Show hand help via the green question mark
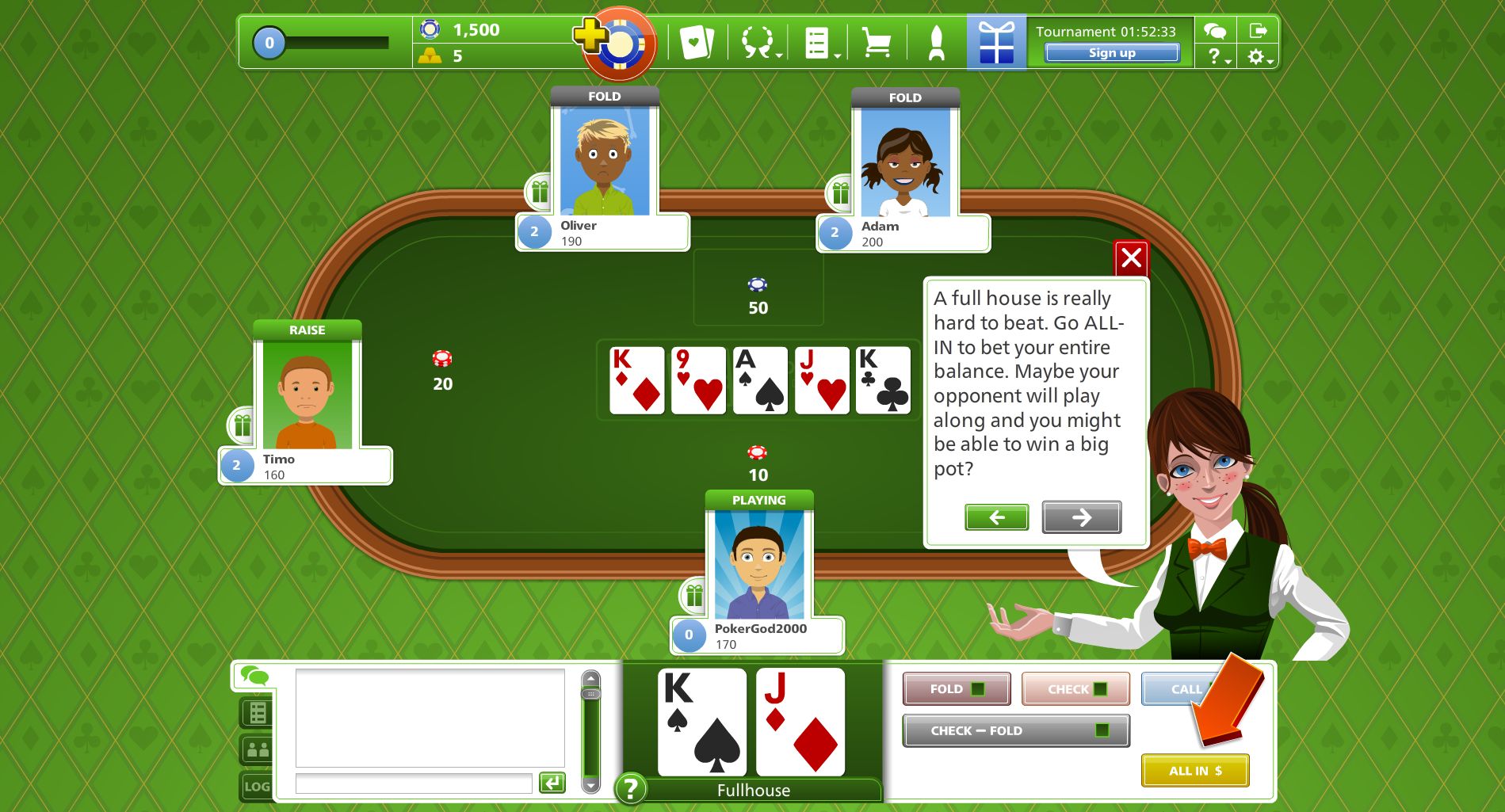 click(631, 788)
